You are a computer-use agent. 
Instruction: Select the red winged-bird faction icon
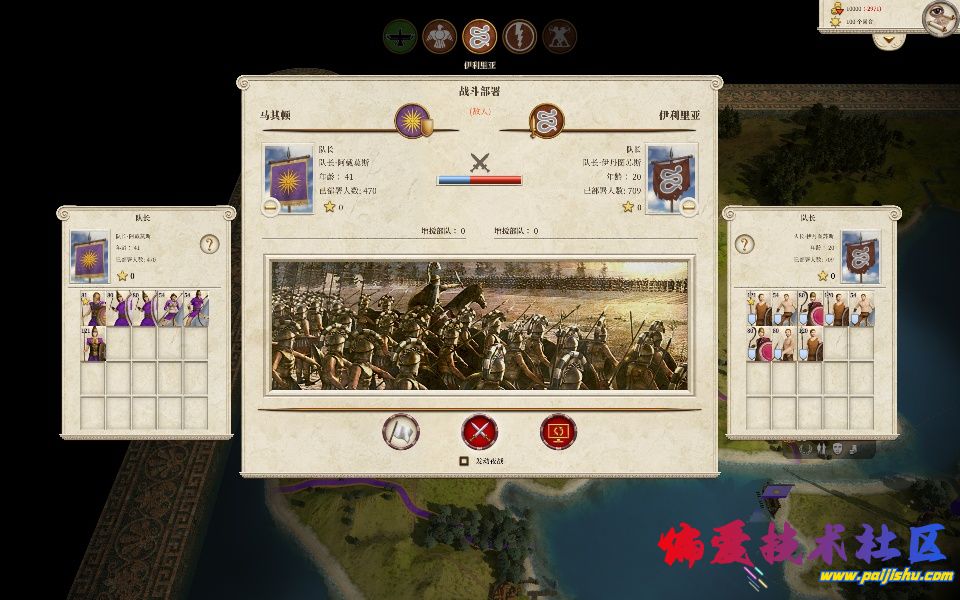click(x=440, y=38)
